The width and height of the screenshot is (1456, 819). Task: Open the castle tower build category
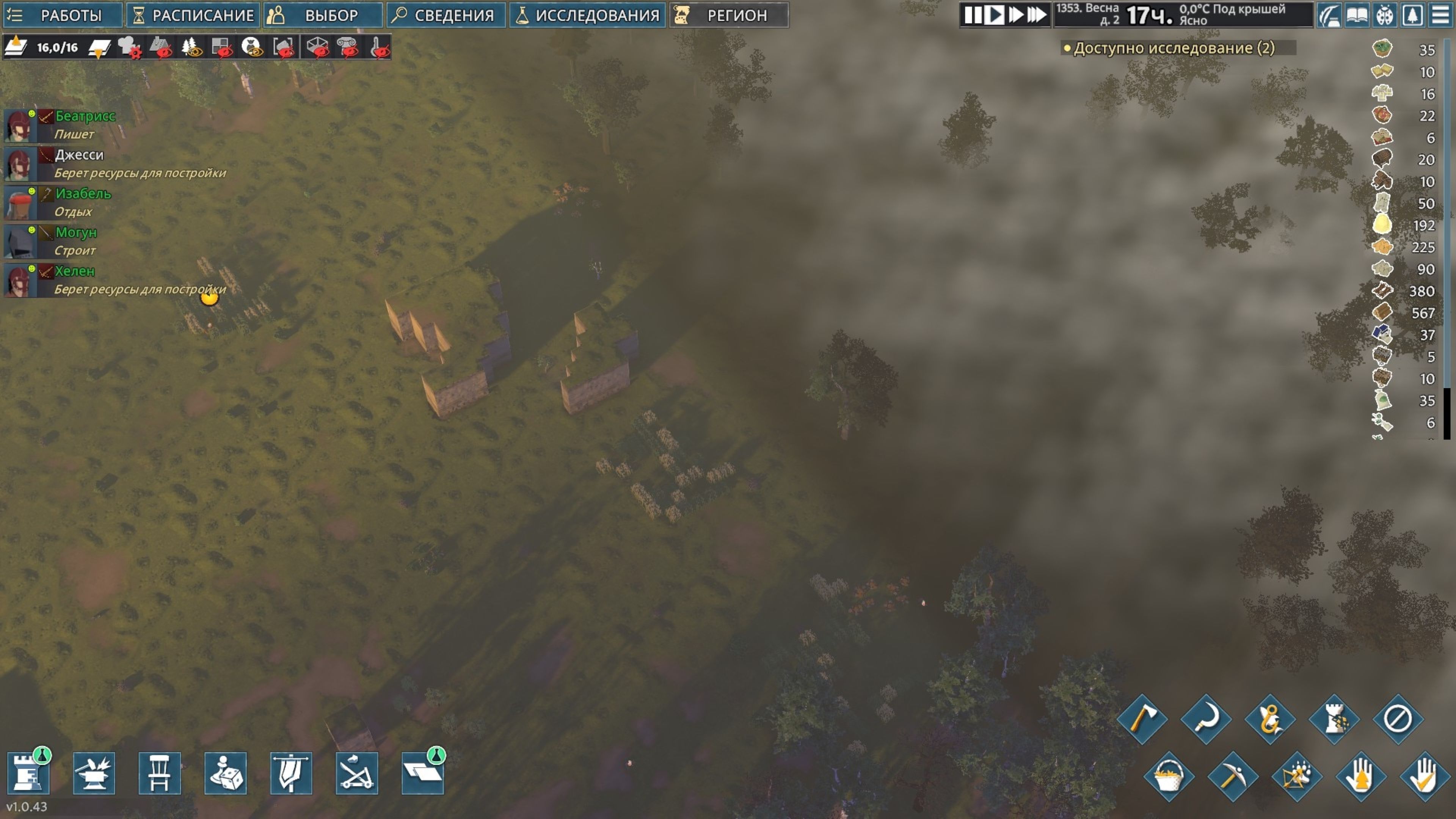[x=28, y=773]
